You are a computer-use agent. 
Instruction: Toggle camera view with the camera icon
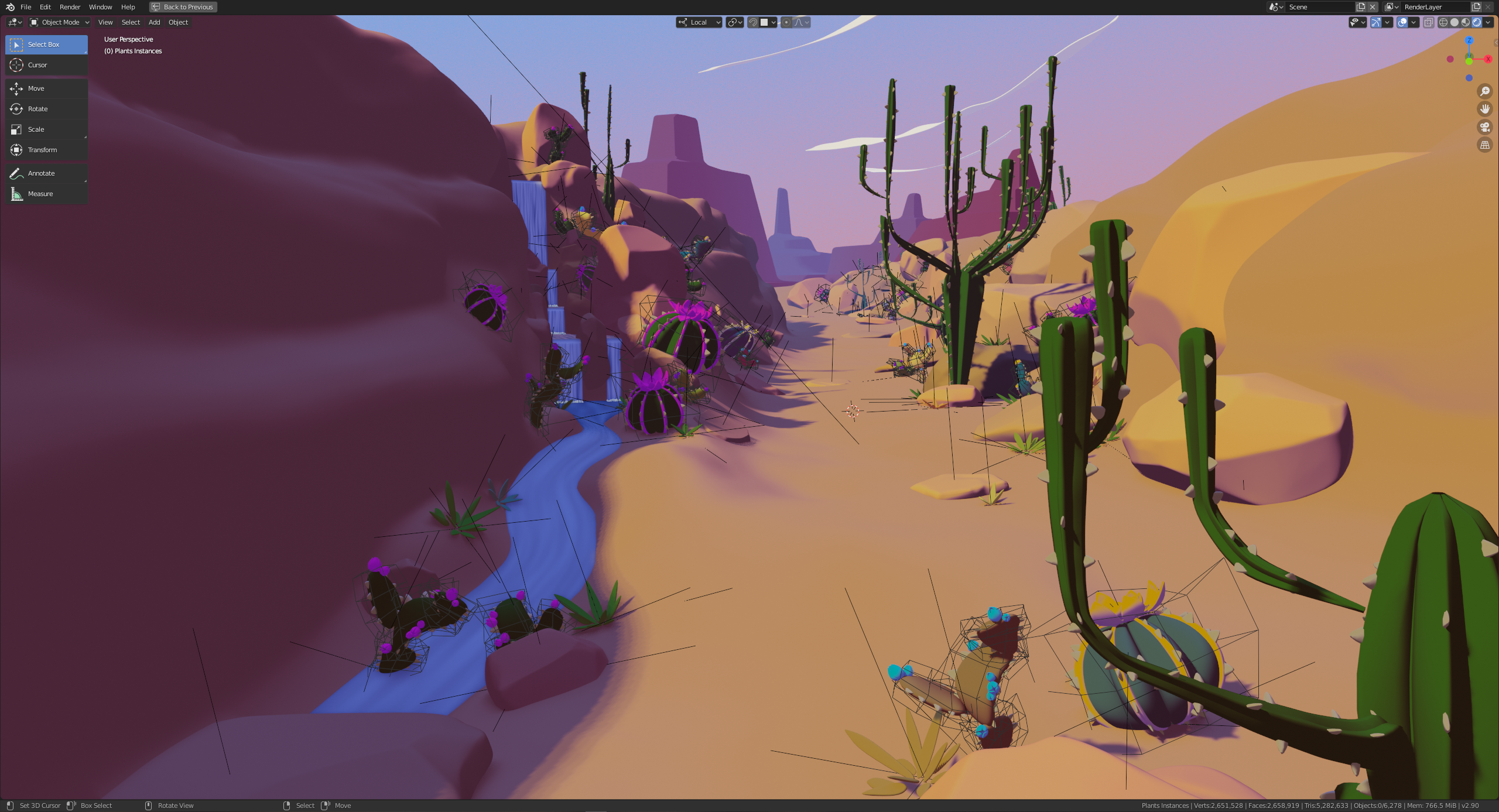click(1484, 127)
